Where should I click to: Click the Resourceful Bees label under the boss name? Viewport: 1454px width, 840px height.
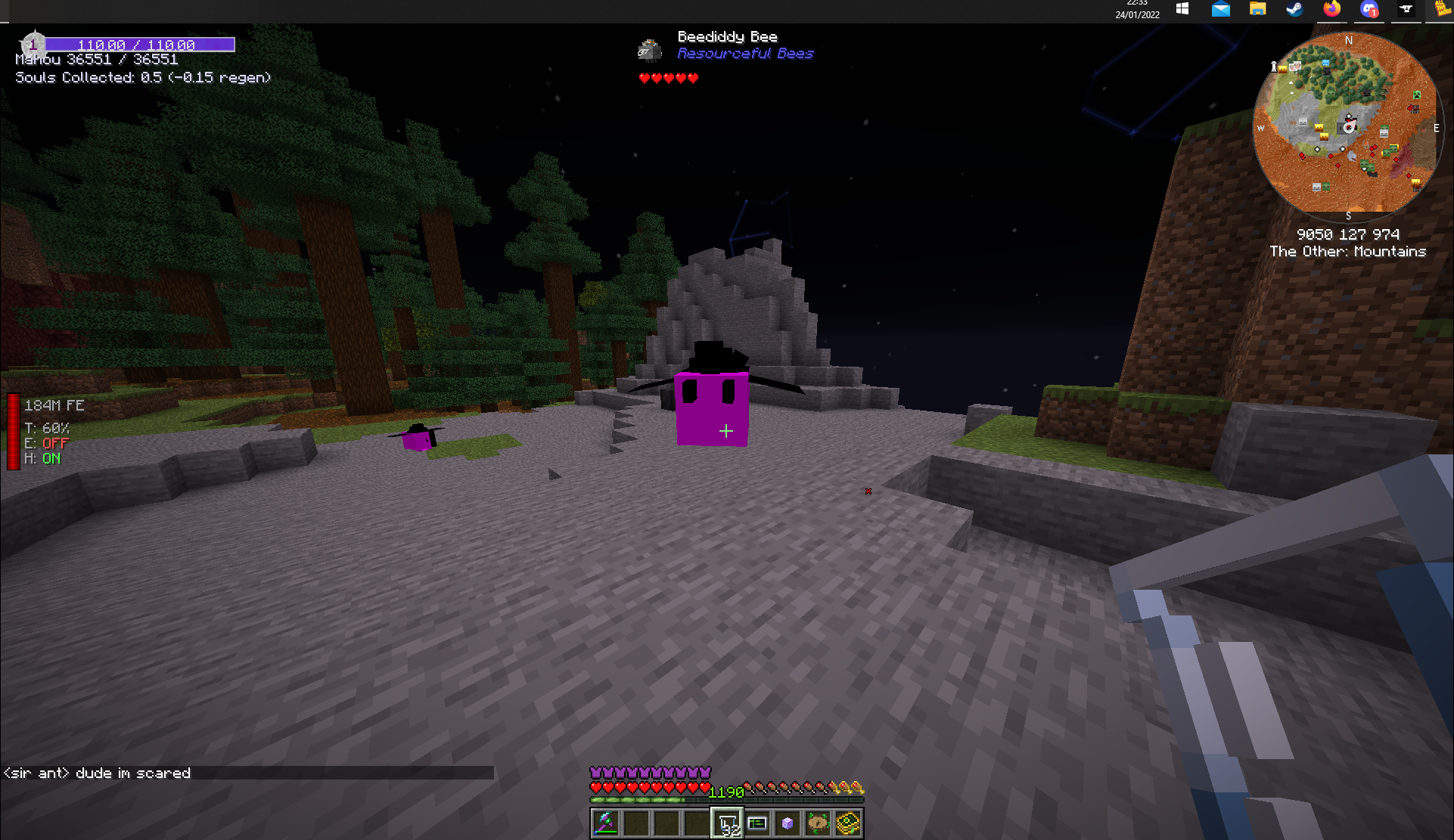click(746, 53)
